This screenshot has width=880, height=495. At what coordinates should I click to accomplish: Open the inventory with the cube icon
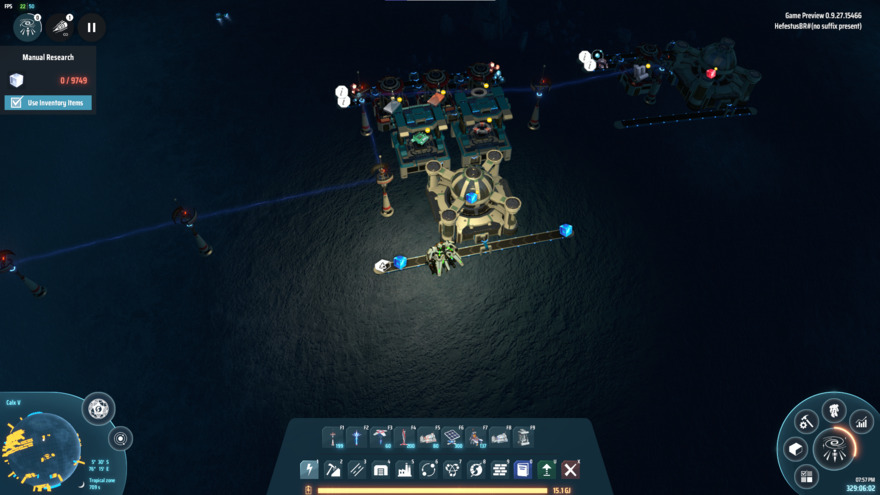coord(795,448)
